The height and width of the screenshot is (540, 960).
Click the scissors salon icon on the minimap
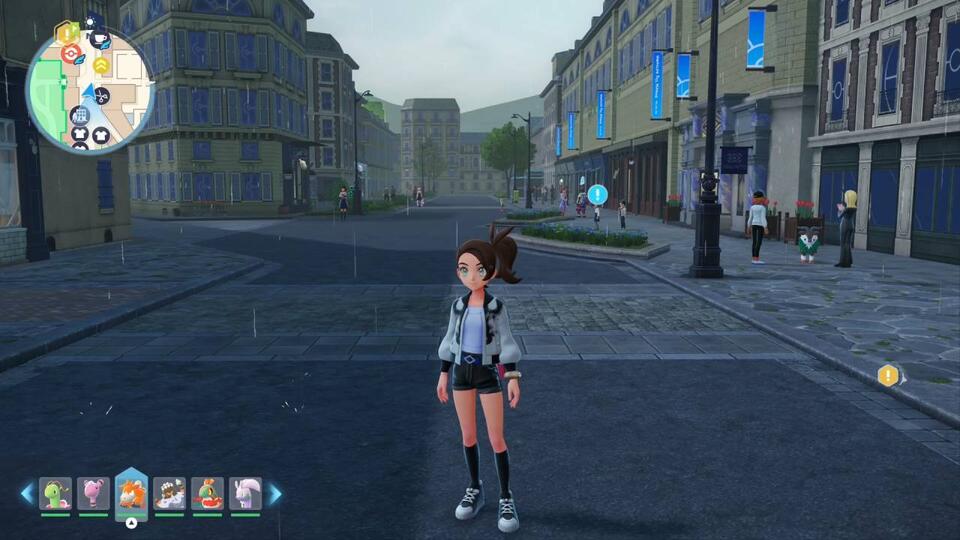(102, 95)
